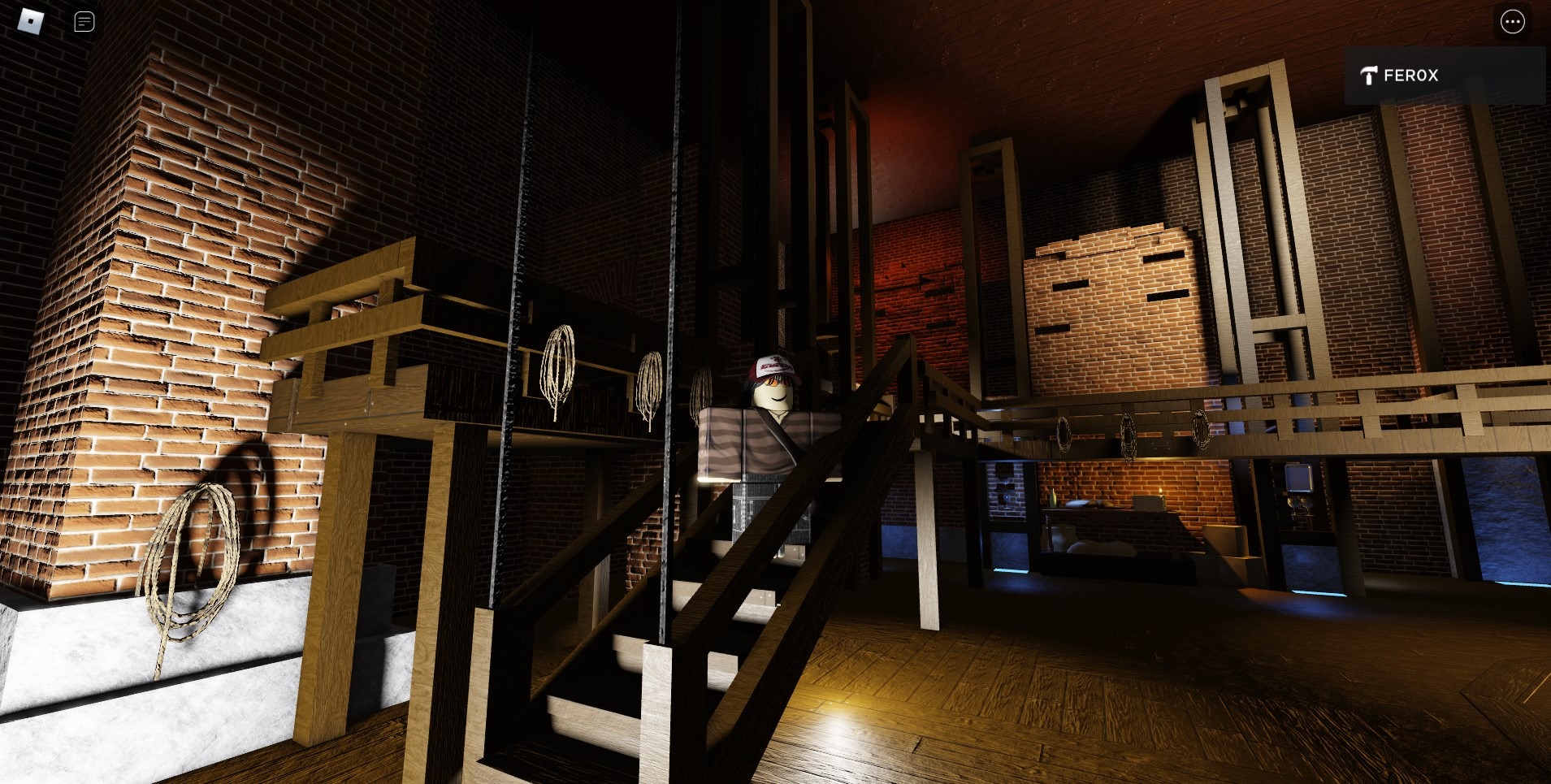Toggle the chat window icon

pos(84,22)
